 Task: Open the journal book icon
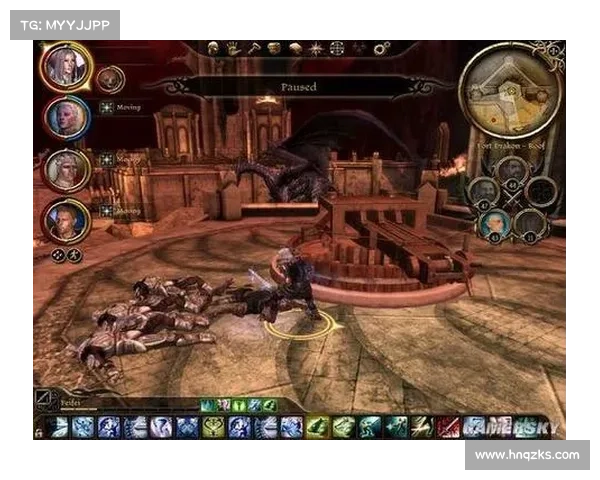[296, 48]
